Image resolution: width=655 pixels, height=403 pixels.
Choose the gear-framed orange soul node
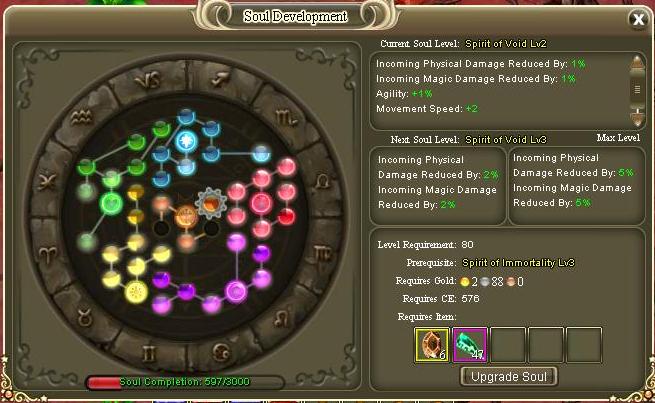[211, 203]
